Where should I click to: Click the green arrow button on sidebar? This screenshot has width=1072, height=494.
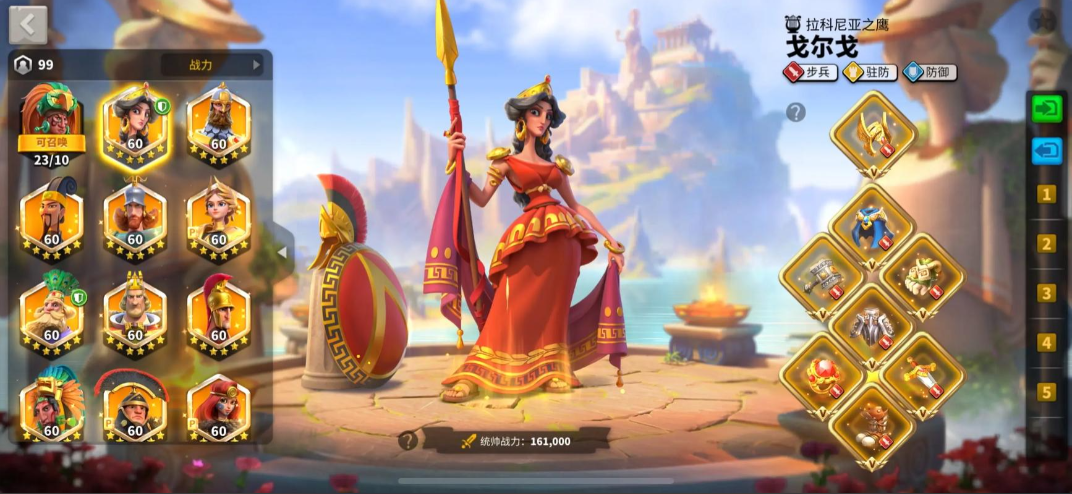tap(1046, 108)
